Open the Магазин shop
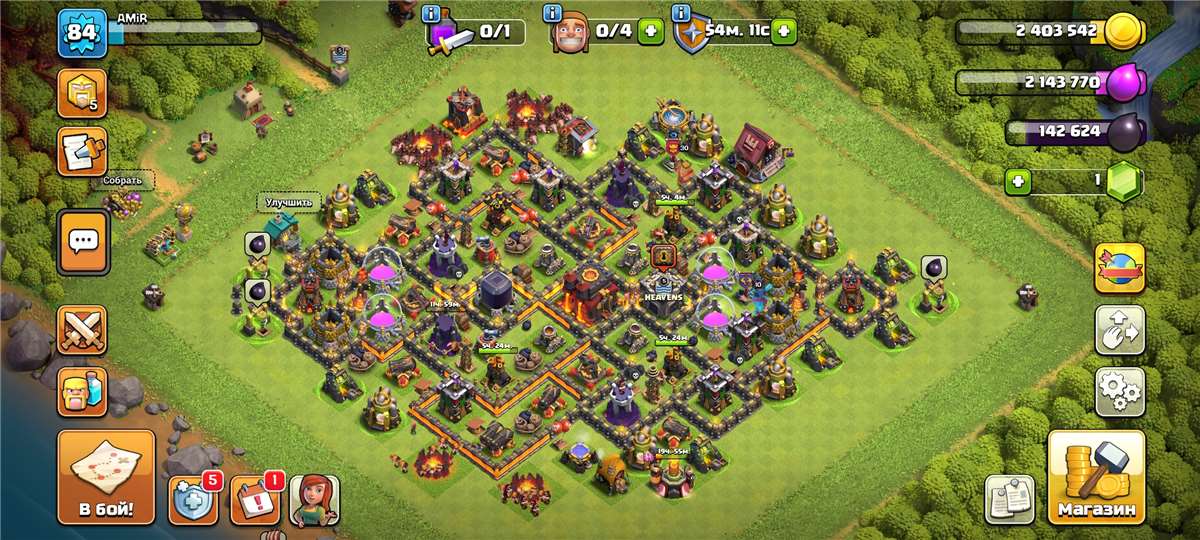This screenshot has height=540, width=1200. 1096,478
